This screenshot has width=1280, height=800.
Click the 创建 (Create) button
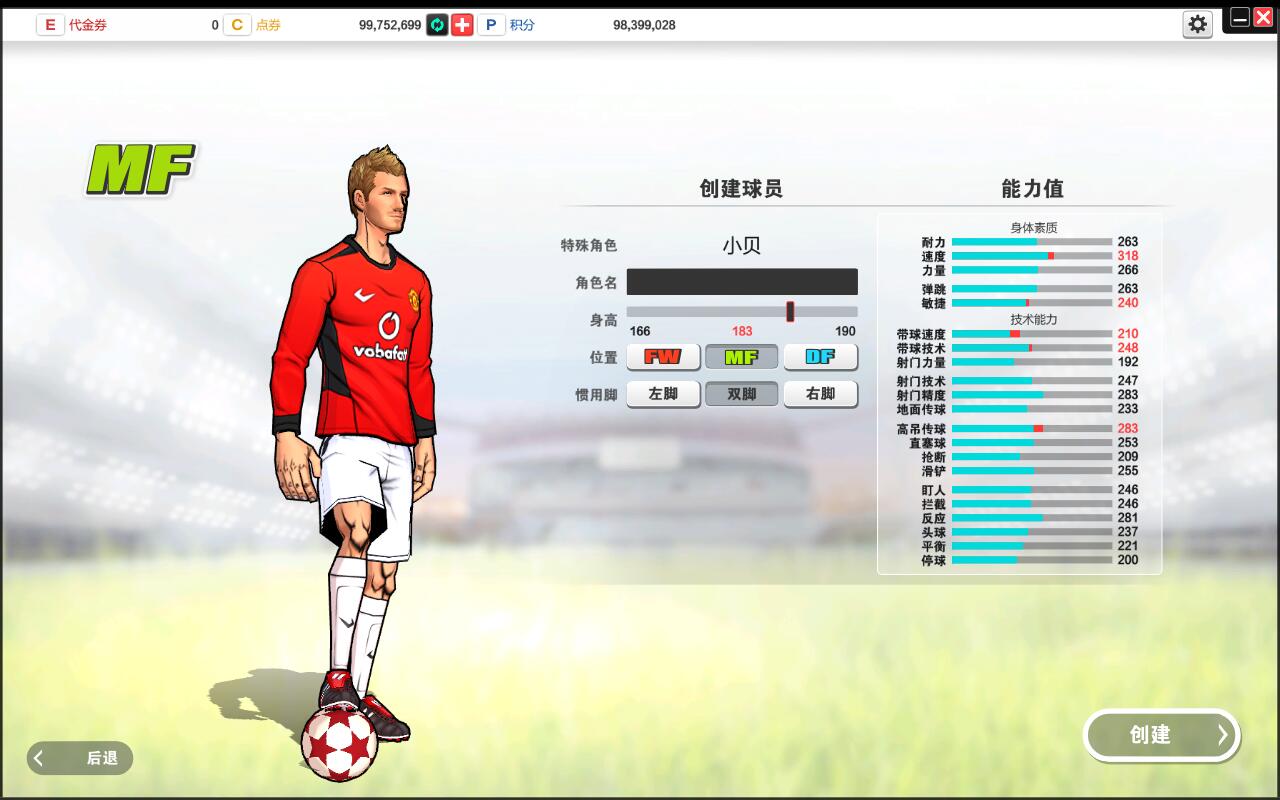click(x=1161, y=735)
